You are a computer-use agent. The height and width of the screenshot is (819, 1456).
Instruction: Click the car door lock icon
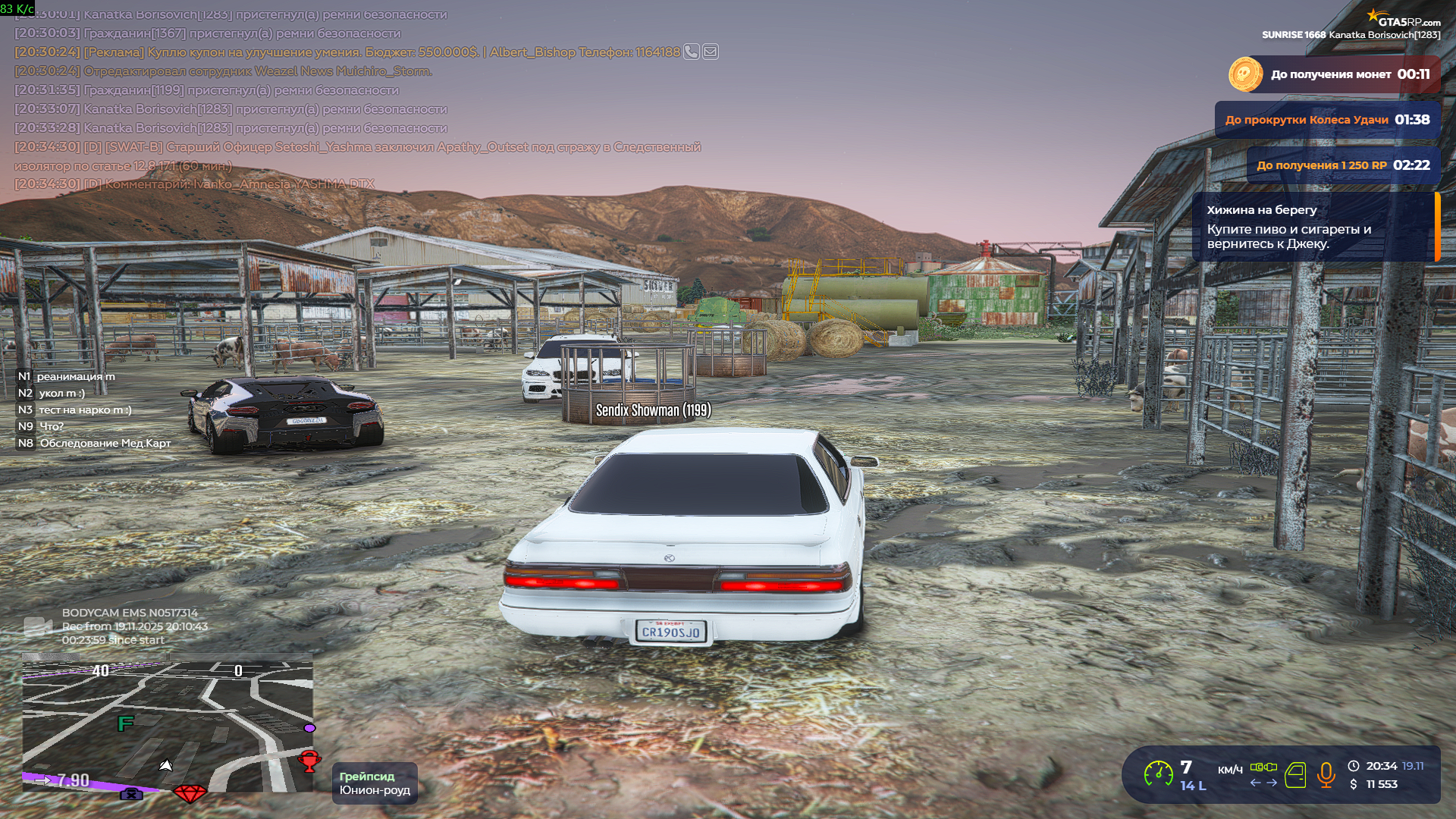[1295, 775]
